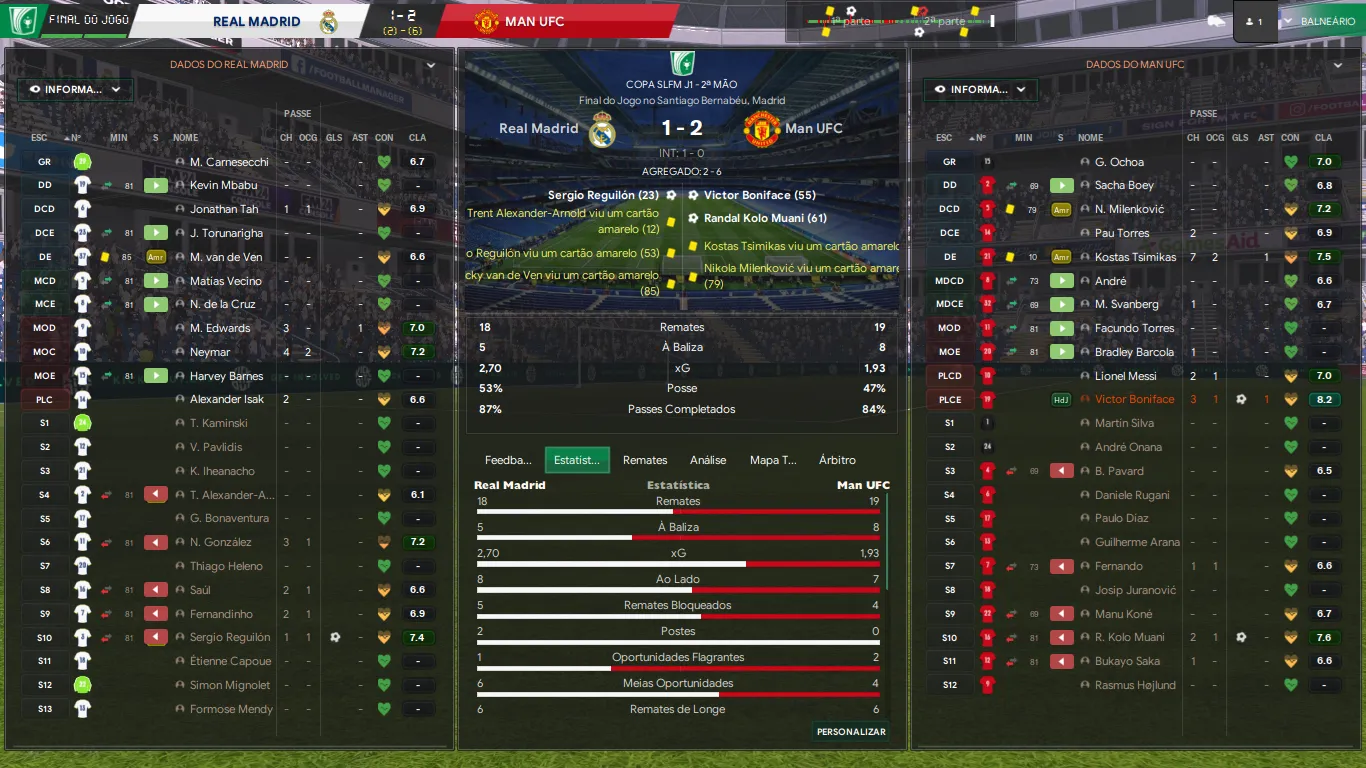1366x768 pixels.
Task: Open Real Madrid's Informa... view dropdown
Action: pyautogui.click(x=75, y=89)
